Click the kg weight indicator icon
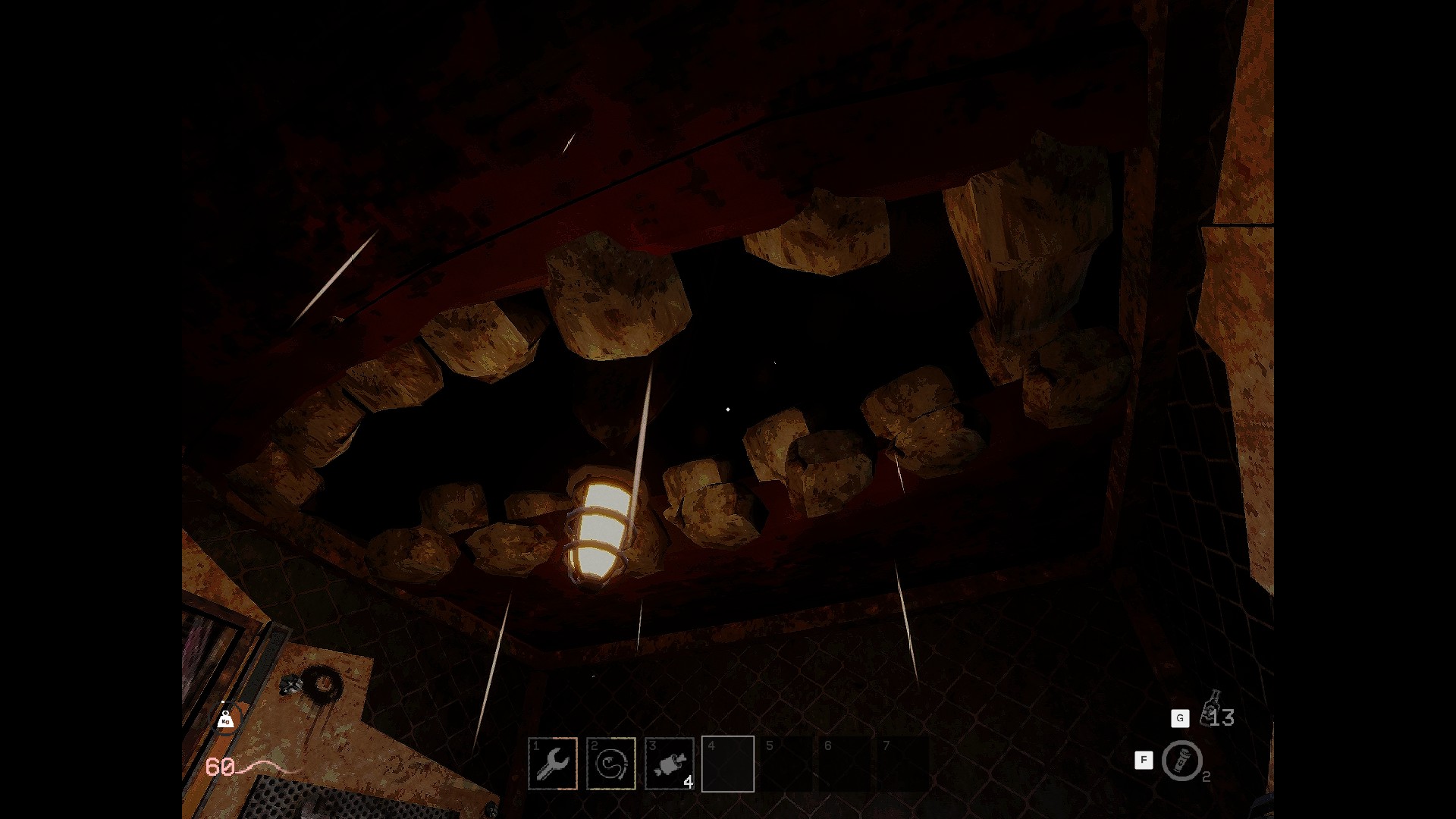The height and width of the screenshot is (819, 1456). click(225, 720)
